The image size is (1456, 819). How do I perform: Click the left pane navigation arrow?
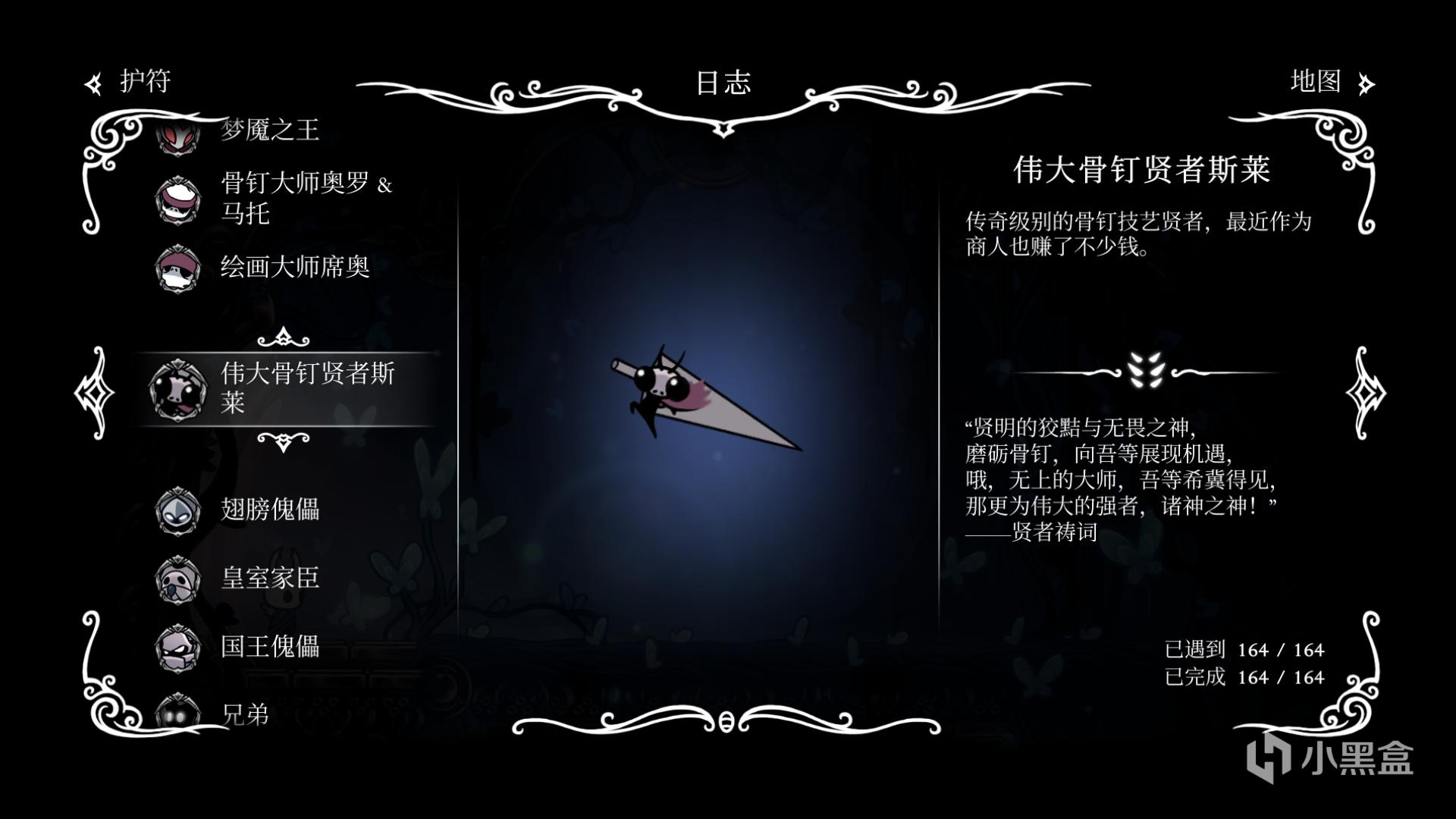(94, 392)
